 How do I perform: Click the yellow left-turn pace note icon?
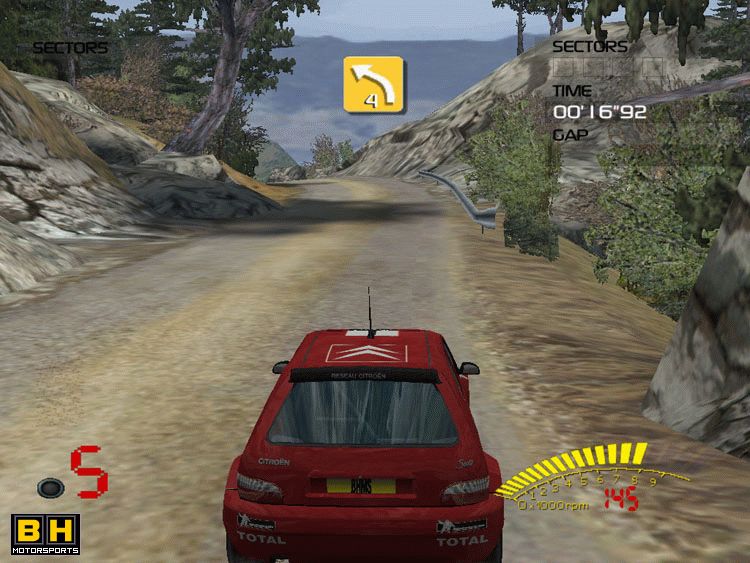[373, 84]
